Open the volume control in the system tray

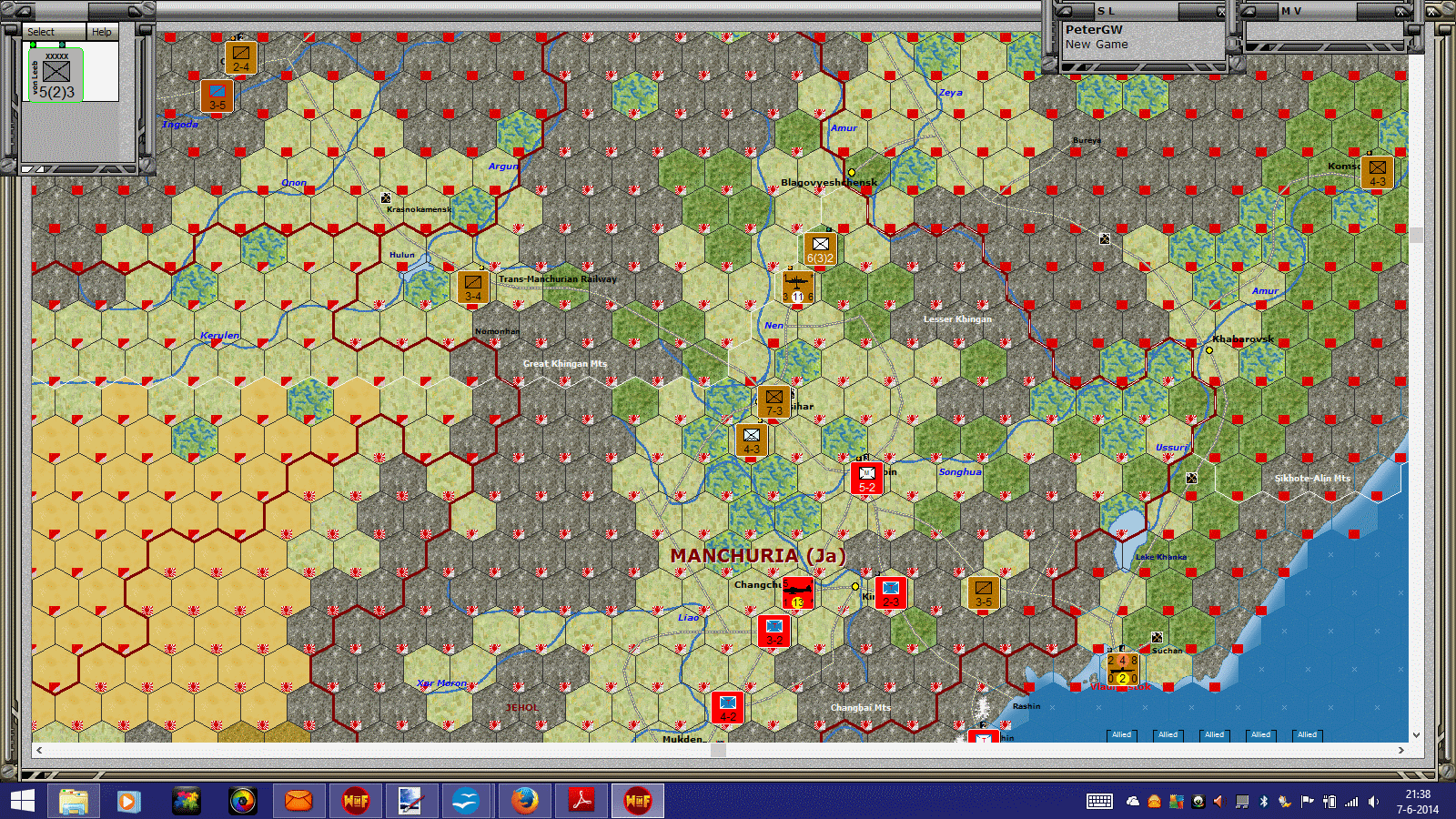click(x=1374, y=802)
